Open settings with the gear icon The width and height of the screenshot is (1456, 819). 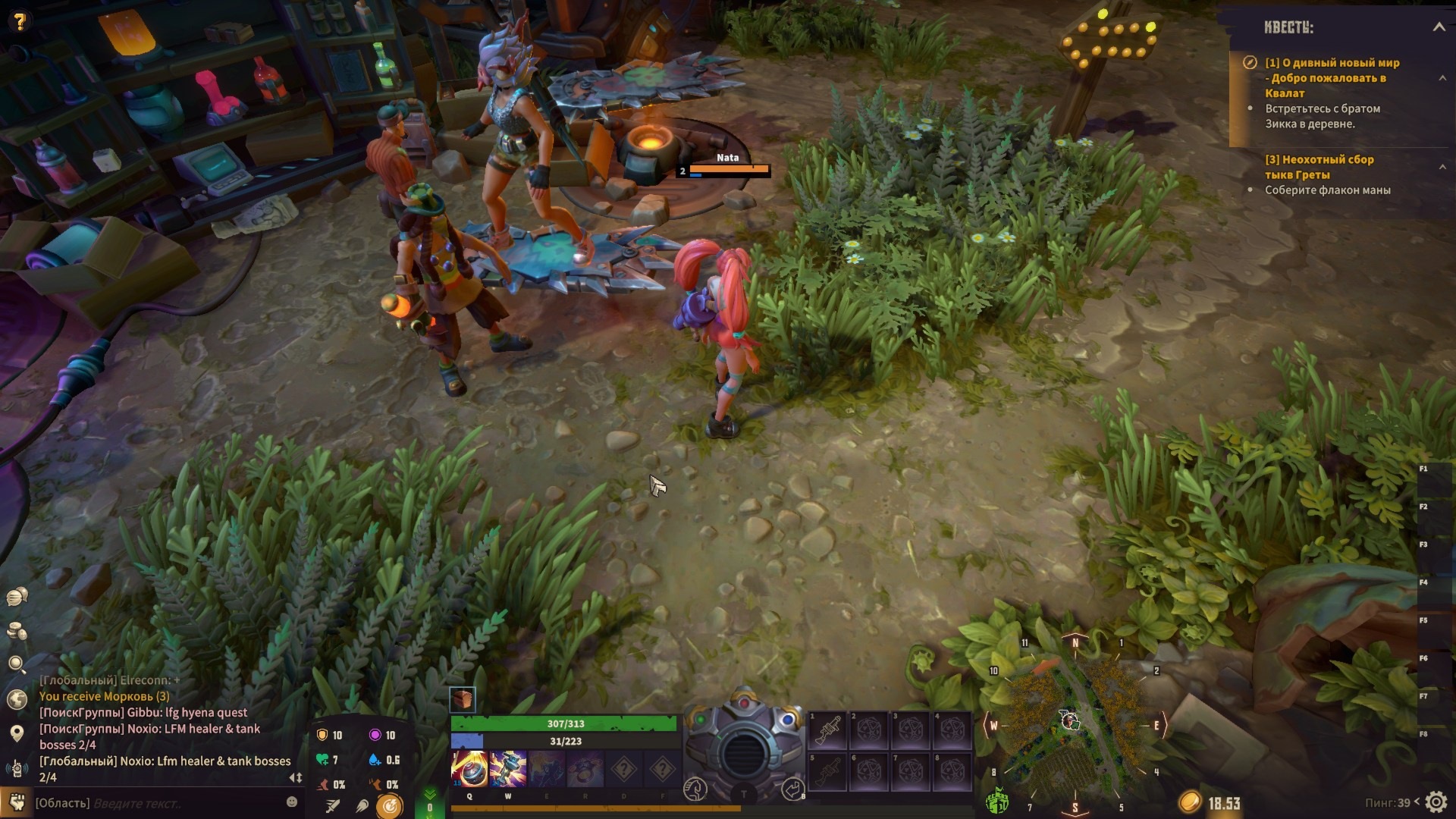(x=1436, y=802)
